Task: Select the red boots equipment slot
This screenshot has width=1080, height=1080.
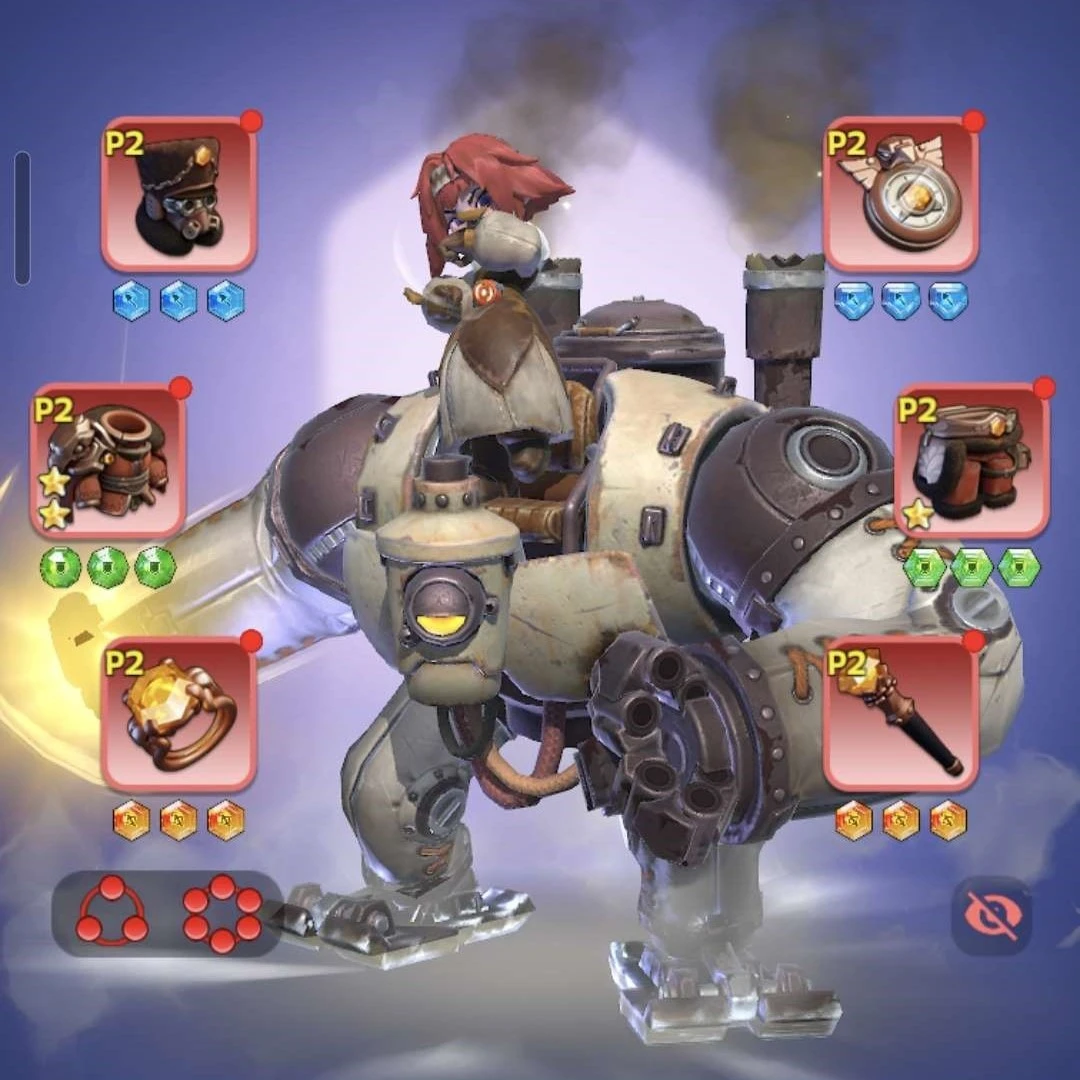Action: 971,462
